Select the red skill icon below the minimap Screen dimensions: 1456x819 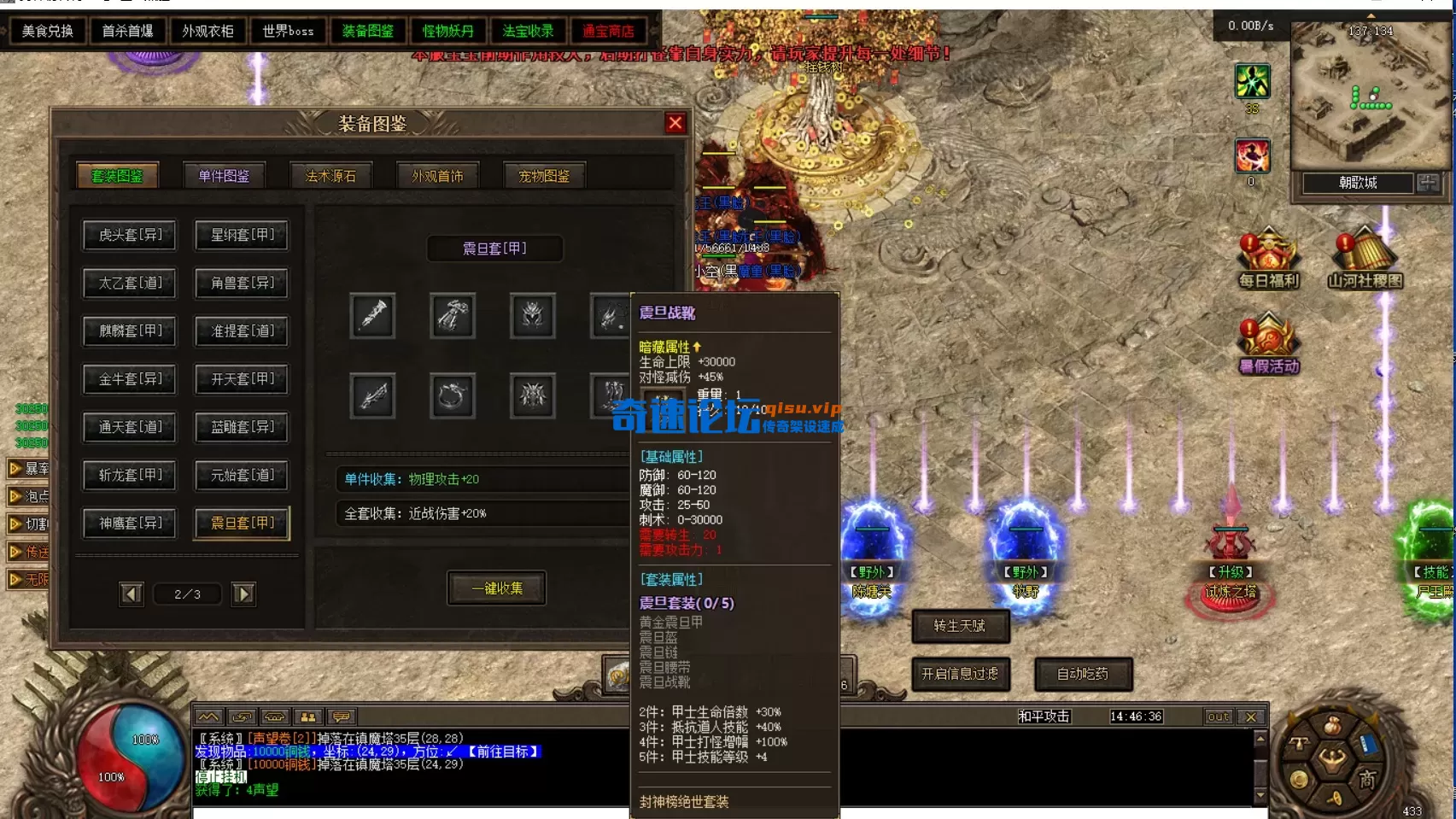tap(1250, 155)
